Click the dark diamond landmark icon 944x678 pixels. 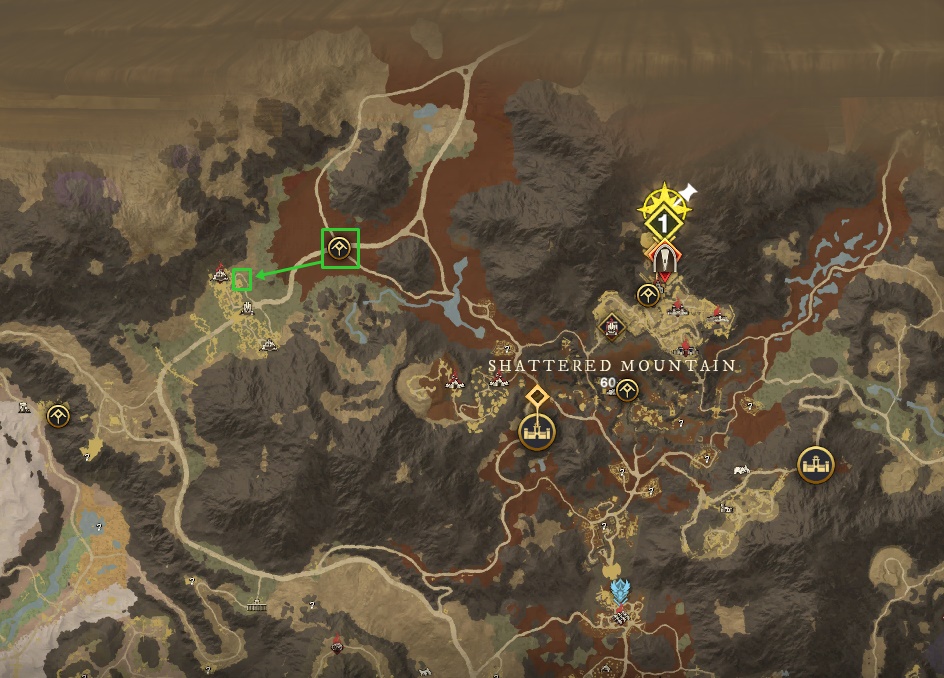tap(611, 326)
